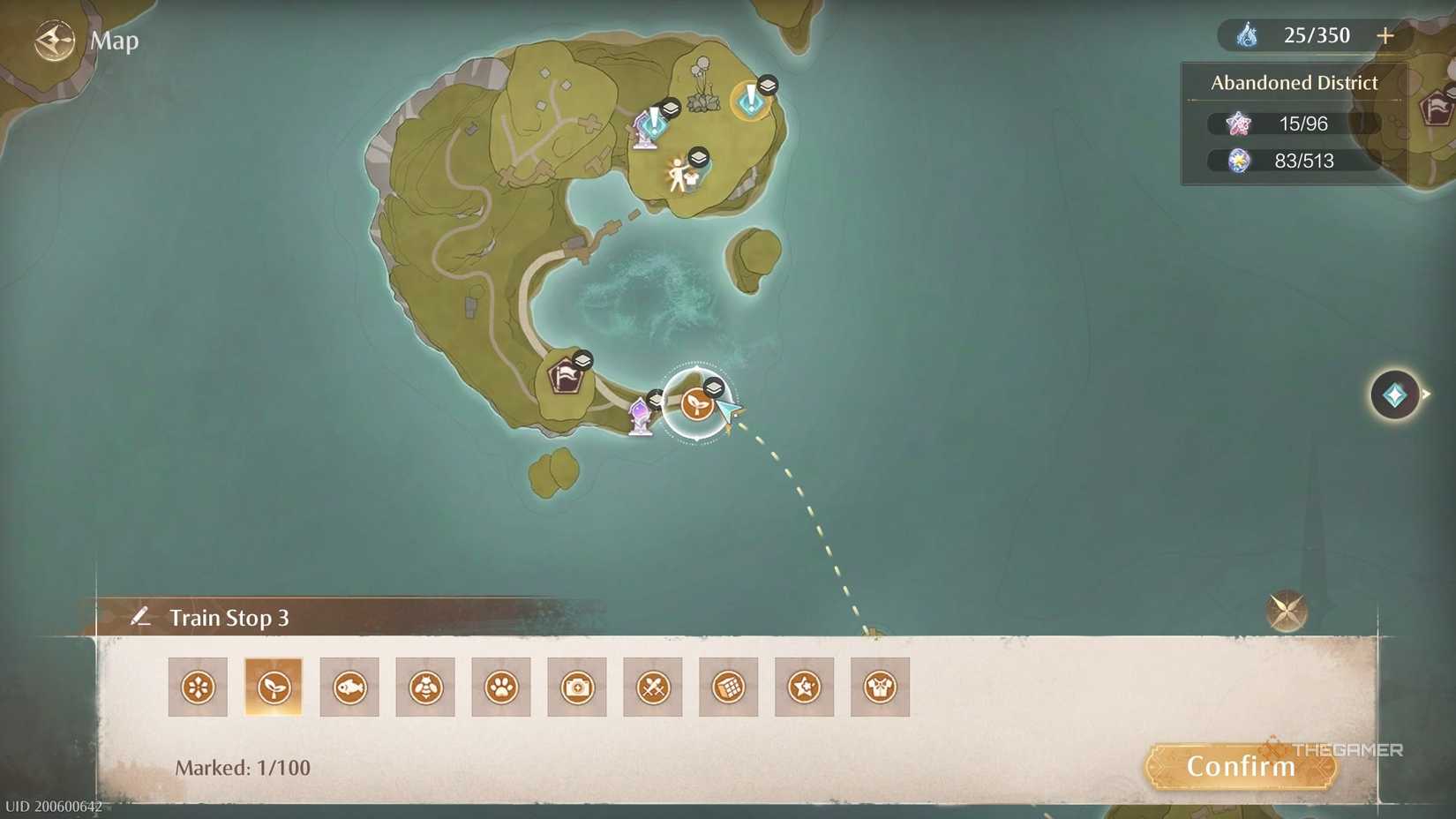Click the plus next to 25/350 energy
This screenshot has width=1456, height=819.
click(1385, 35)
